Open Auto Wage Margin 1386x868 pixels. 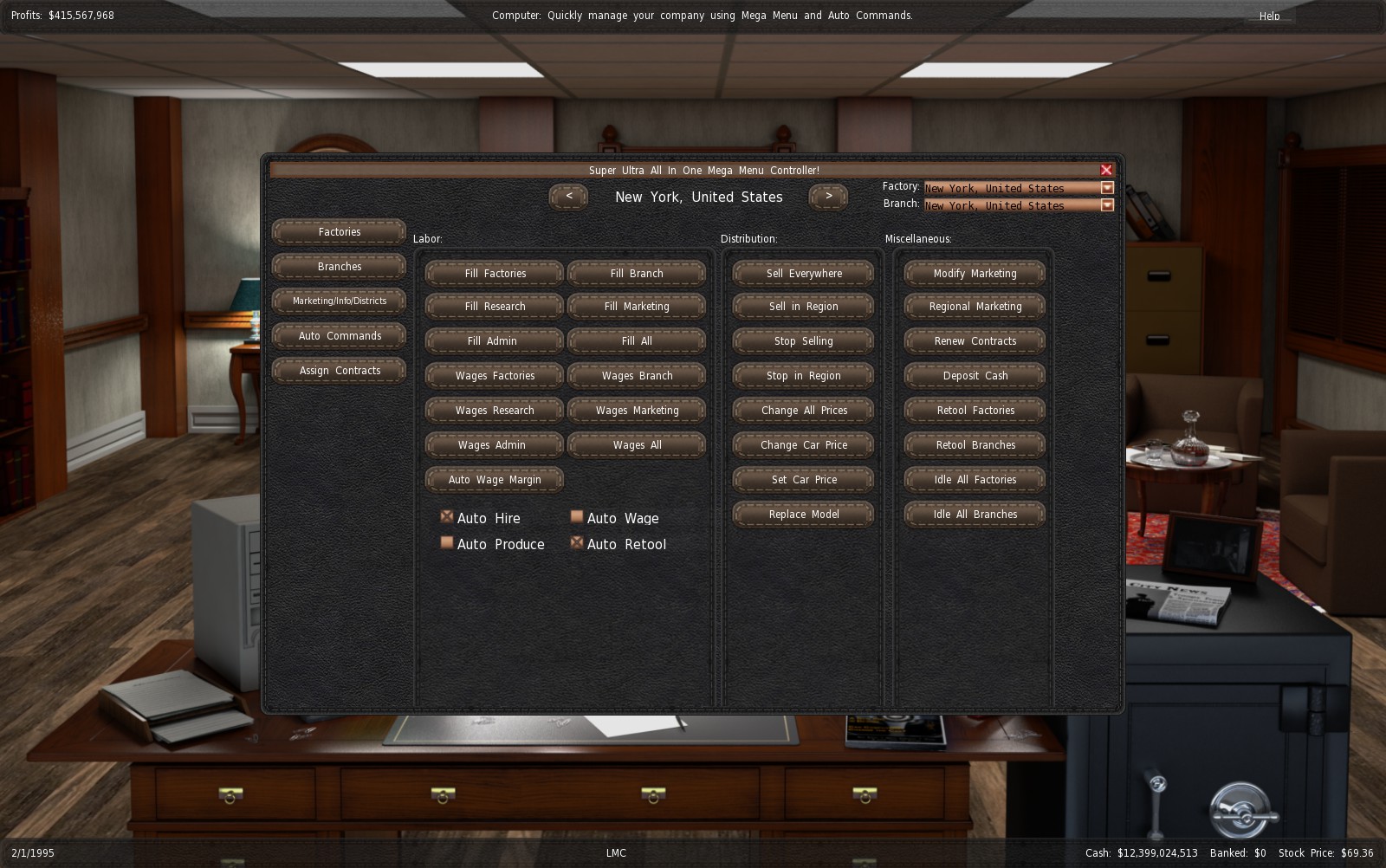pyautogui.click(x=495, y=480)
